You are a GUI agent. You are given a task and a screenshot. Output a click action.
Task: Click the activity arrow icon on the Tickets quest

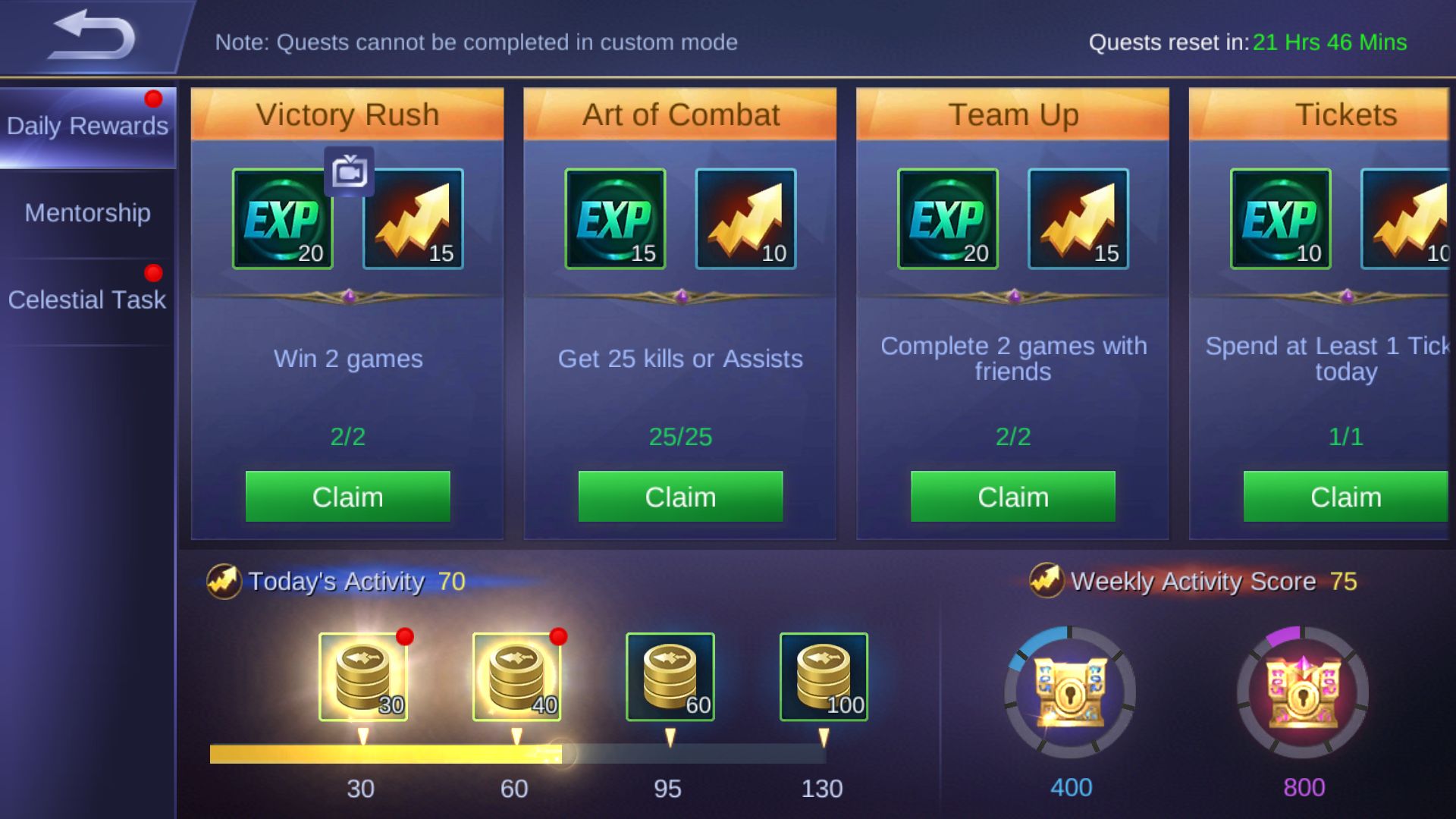coord(1410,220)
